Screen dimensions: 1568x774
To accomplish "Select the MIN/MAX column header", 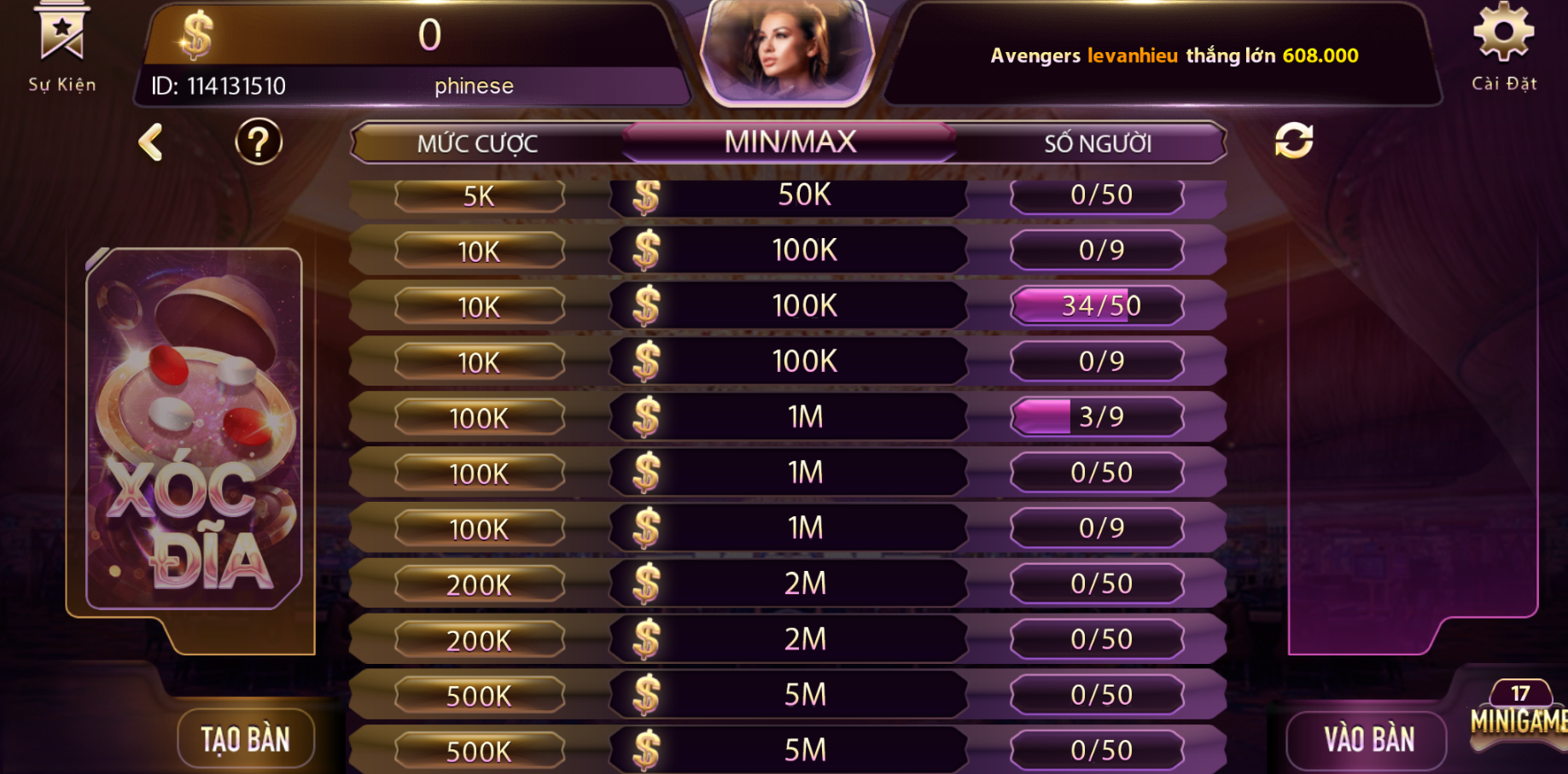I will tap(789, 142).
